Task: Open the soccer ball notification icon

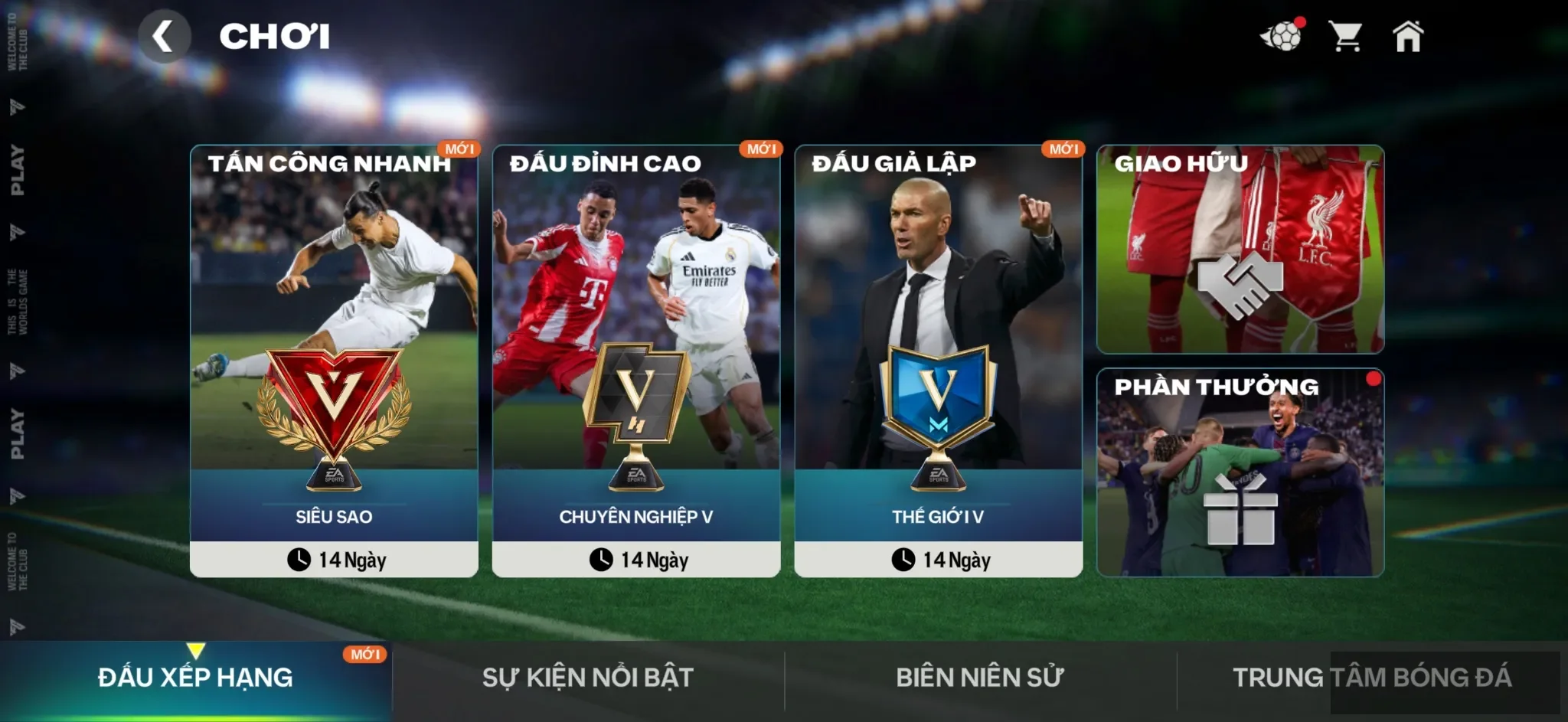Action: pos(1282,36)
